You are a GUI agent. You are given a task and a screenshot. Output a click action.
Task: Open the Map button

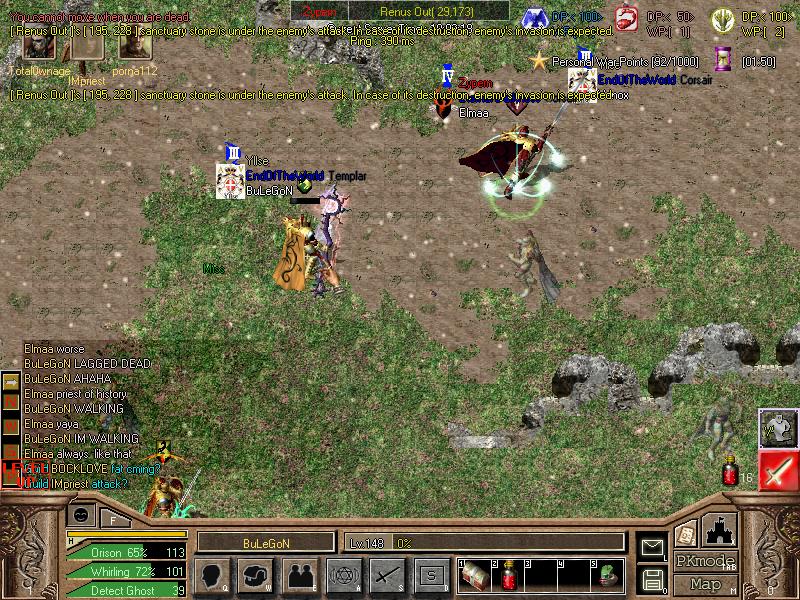coord(705,584)
